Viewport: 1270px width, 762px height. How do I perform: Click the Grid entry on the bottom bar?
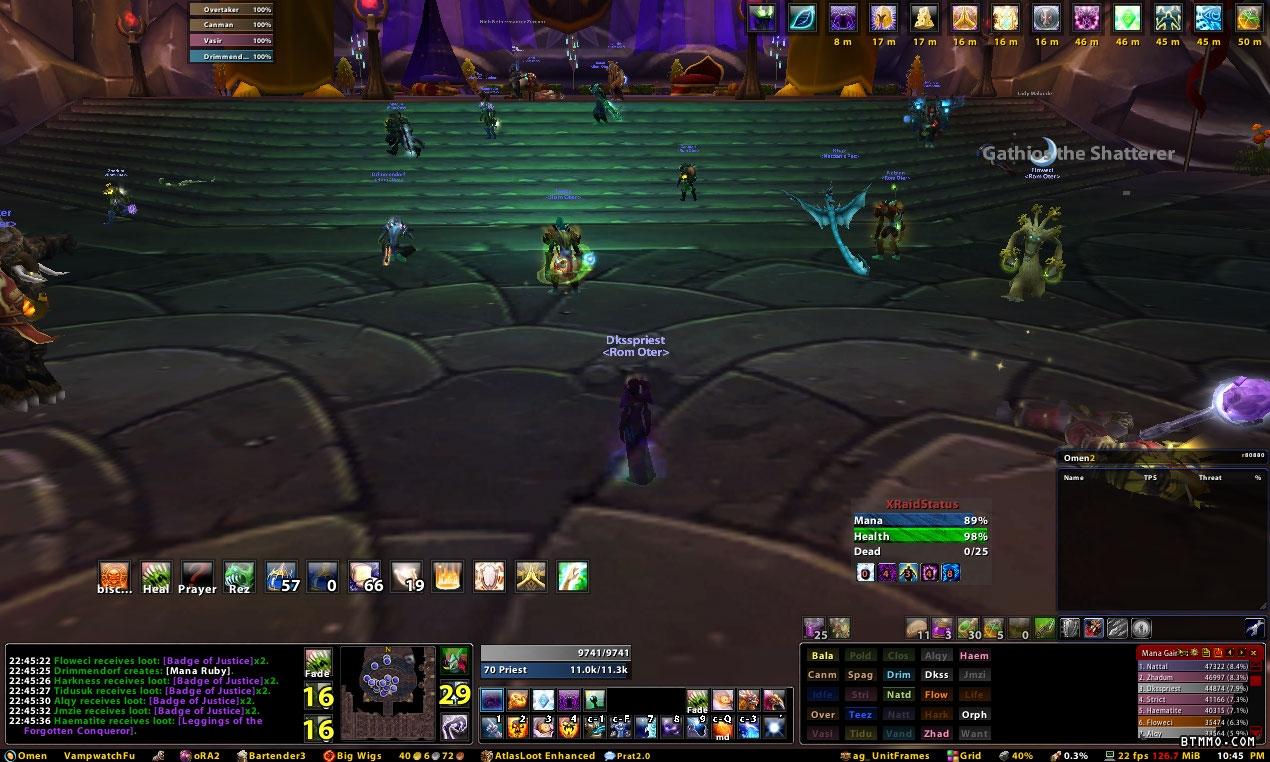pyautogui.click(x=964, y=755)
